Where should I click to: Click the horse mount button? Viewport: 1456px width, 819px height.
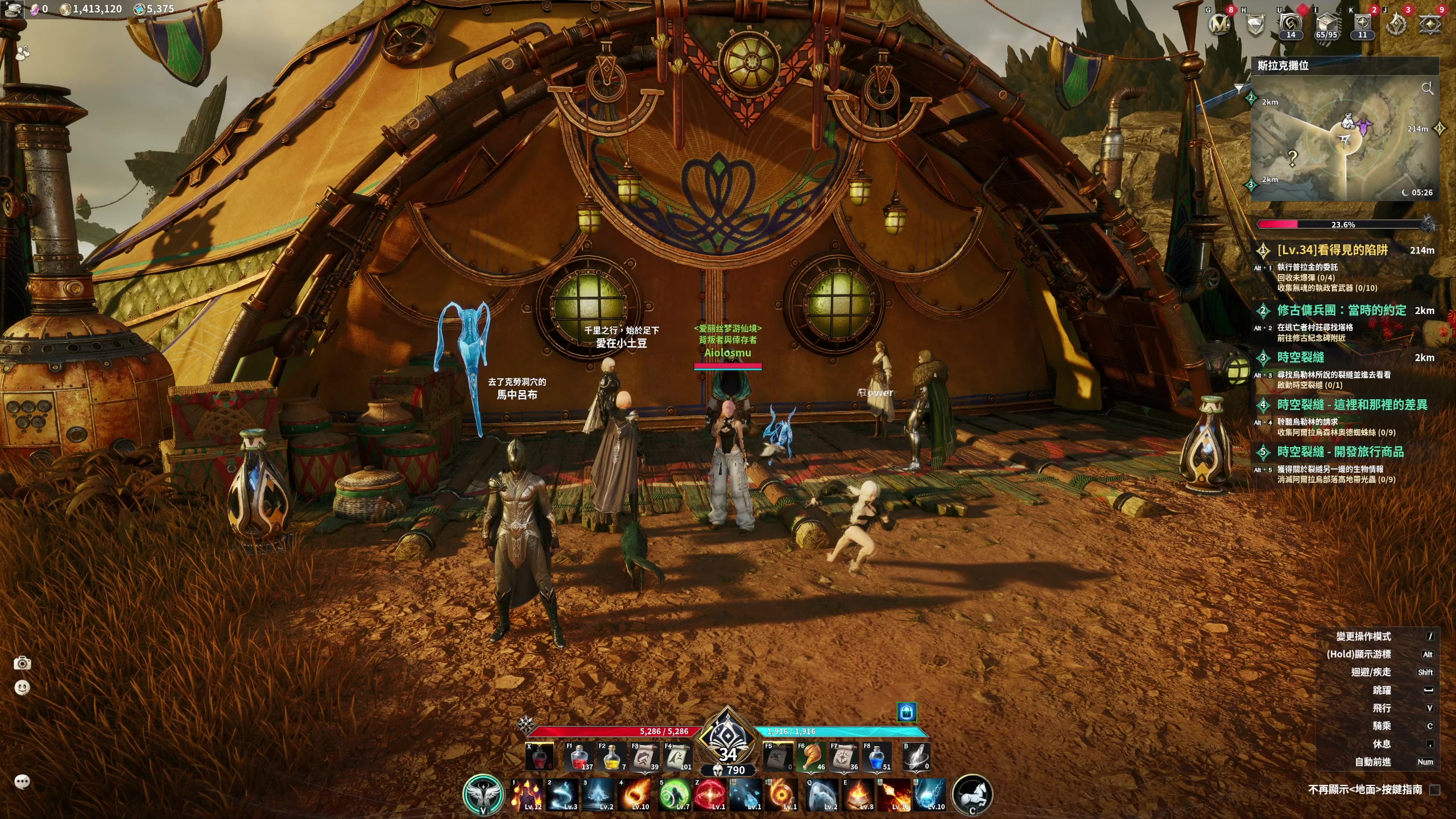[x=972, y=795]
